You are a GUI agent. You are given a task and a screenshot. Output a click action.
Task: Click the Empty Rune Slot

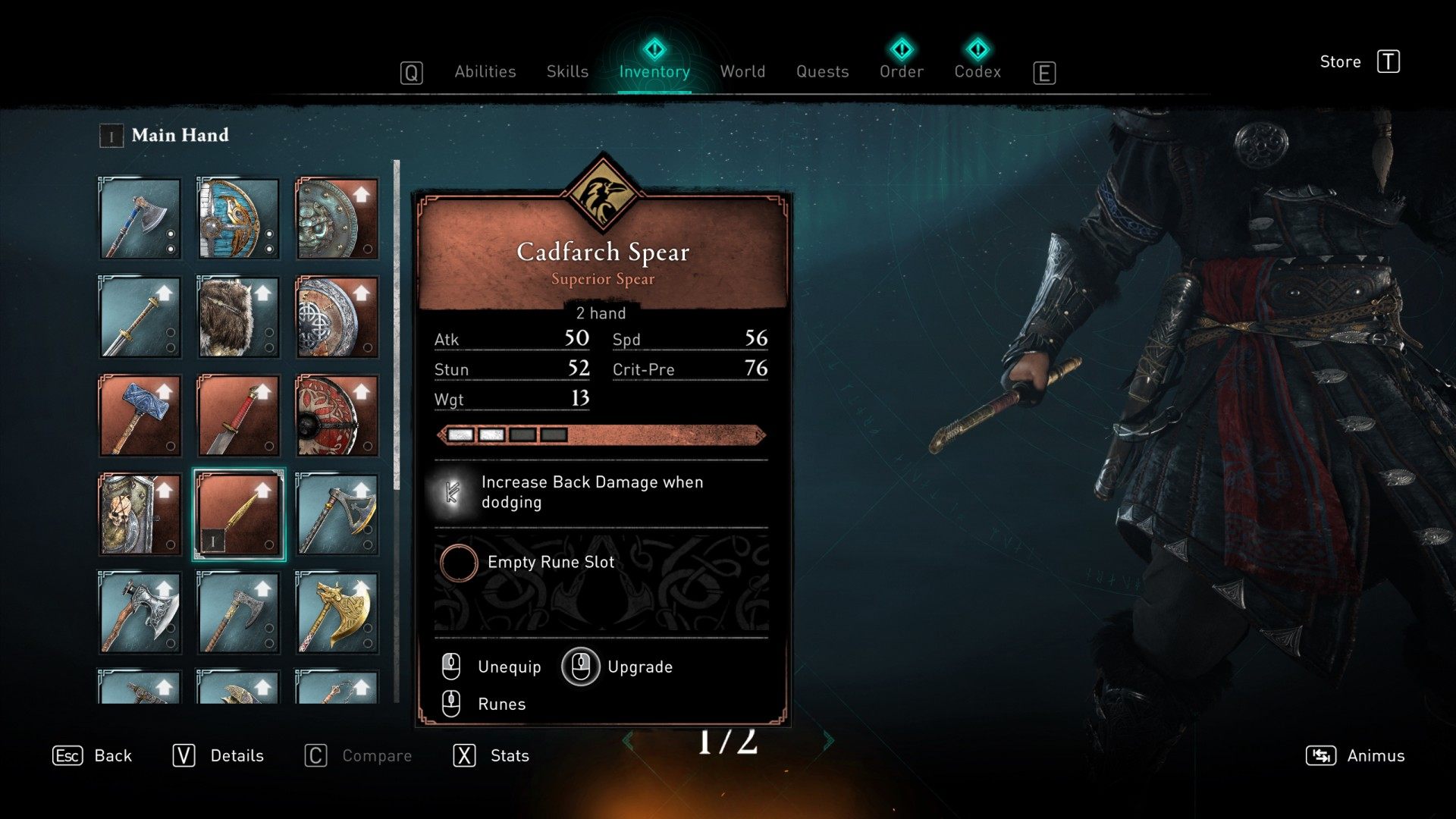tap(551, 563)
